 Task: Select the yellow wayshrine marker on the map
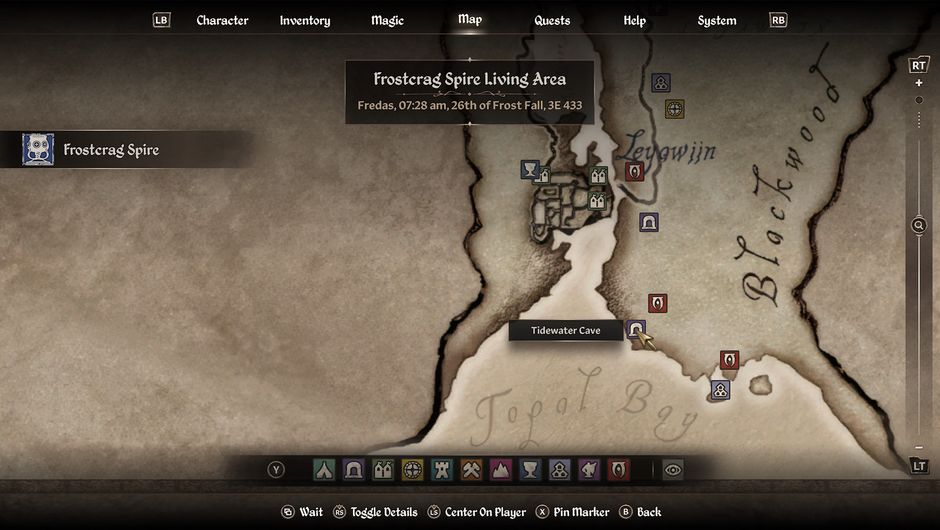[675, 108]
